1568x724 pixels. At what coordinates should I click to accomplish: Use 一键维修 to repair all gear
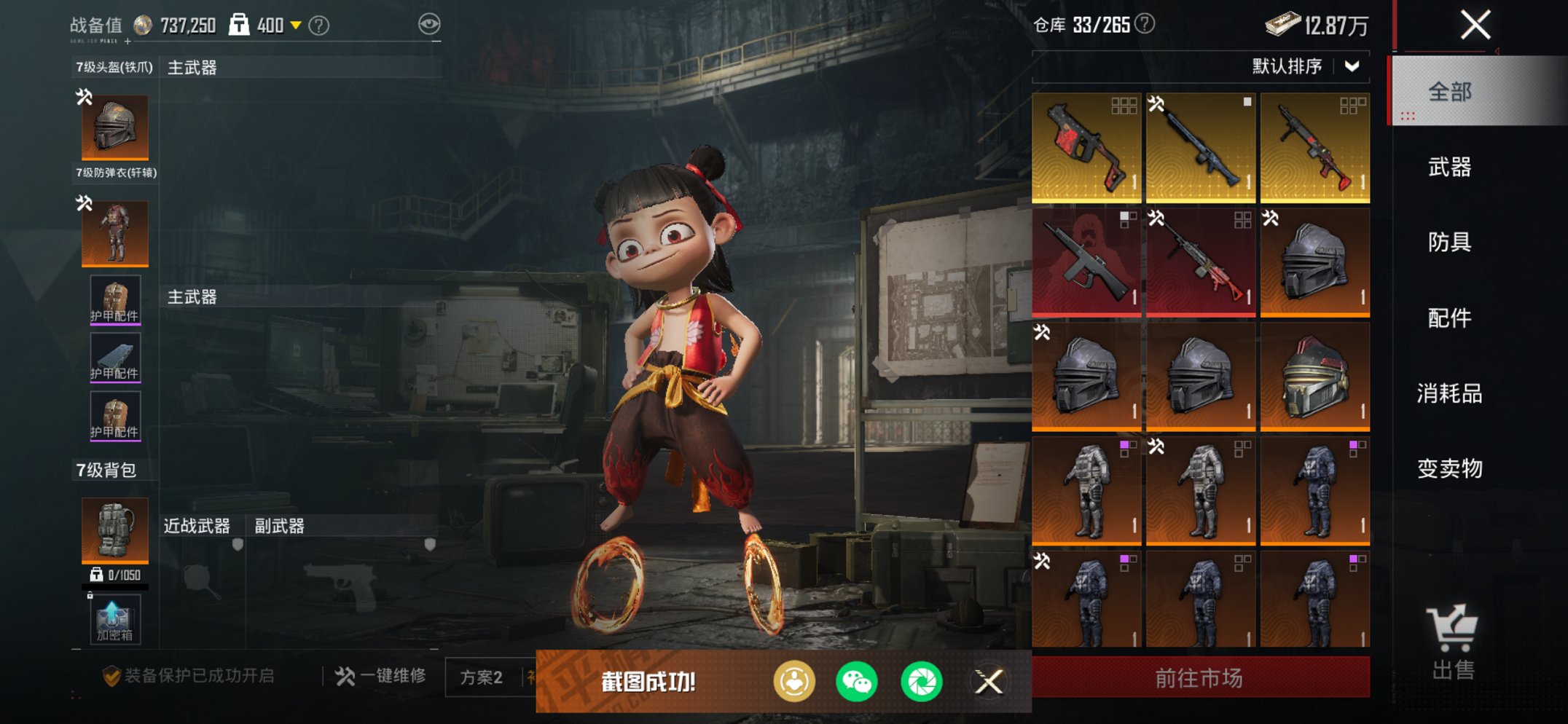381,677
